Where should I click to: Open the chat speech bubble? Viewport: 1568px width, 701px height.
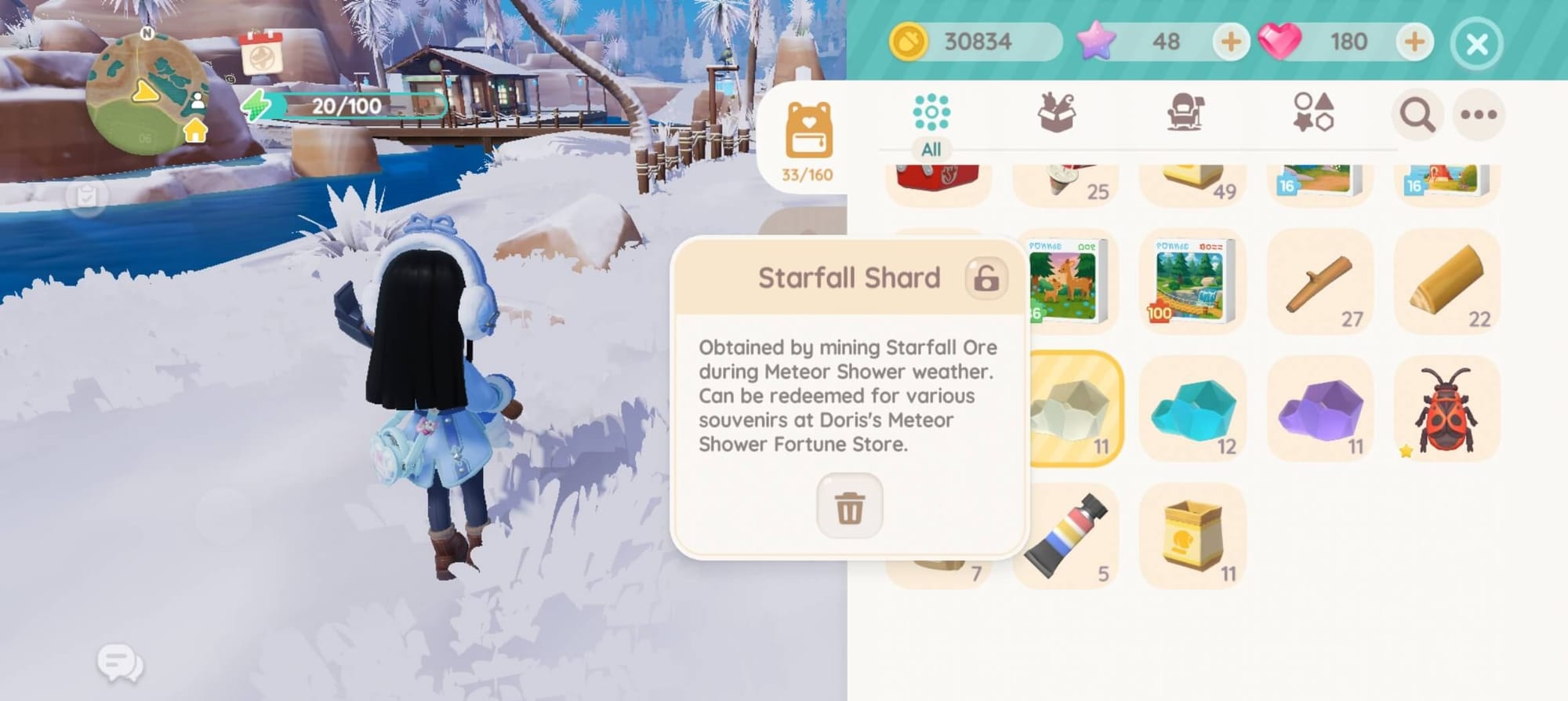click(120, 664)
